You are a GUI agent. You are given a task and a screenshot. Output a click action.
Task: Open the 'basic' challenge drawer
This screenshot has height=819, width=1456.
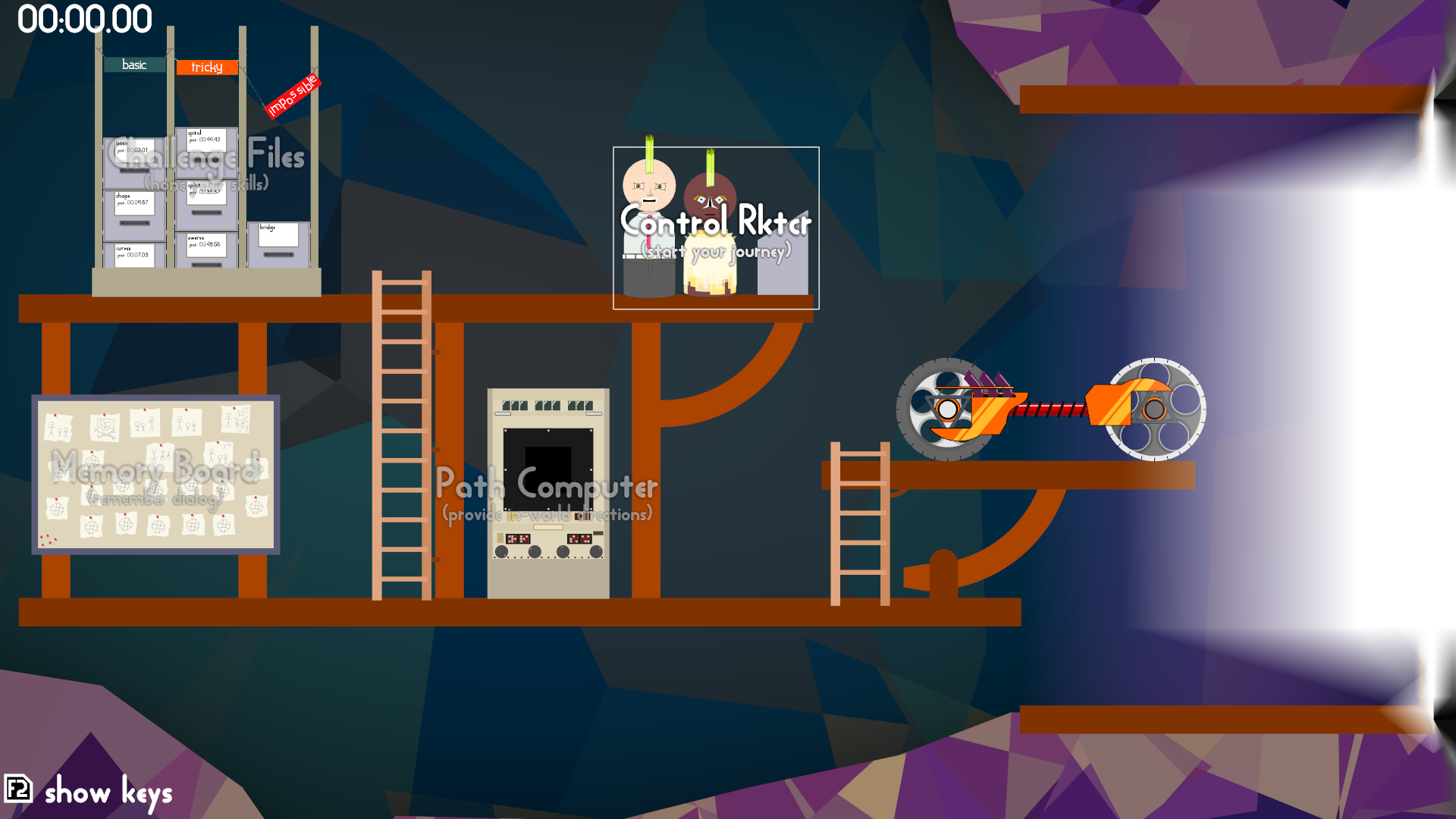pyautogui.click(x=134, y=159)
